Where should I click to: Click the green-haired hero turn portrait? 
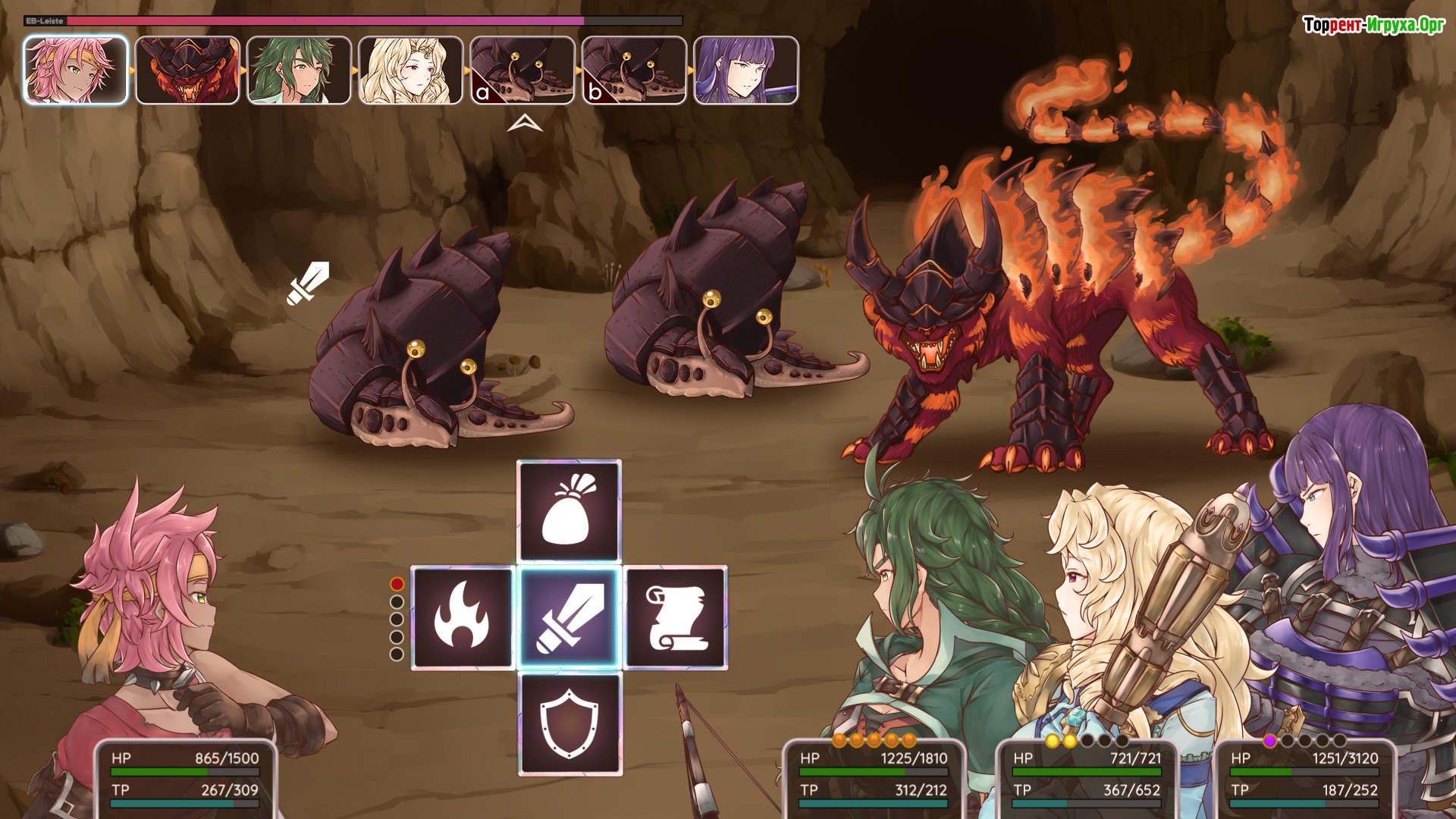click(299, 70)
